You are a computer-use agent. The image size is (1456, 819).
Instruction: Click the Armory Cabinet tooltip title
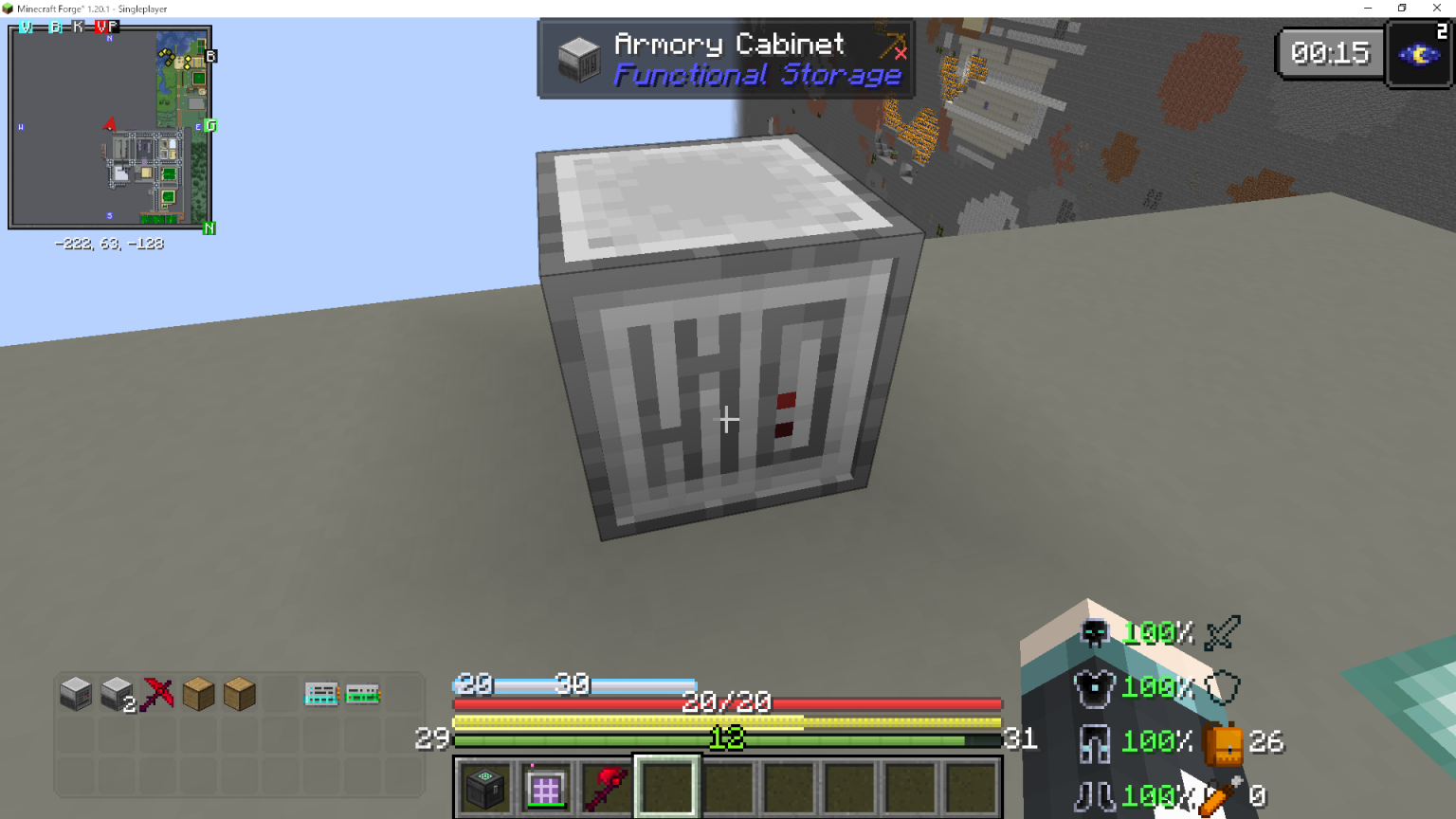point(728,44)
